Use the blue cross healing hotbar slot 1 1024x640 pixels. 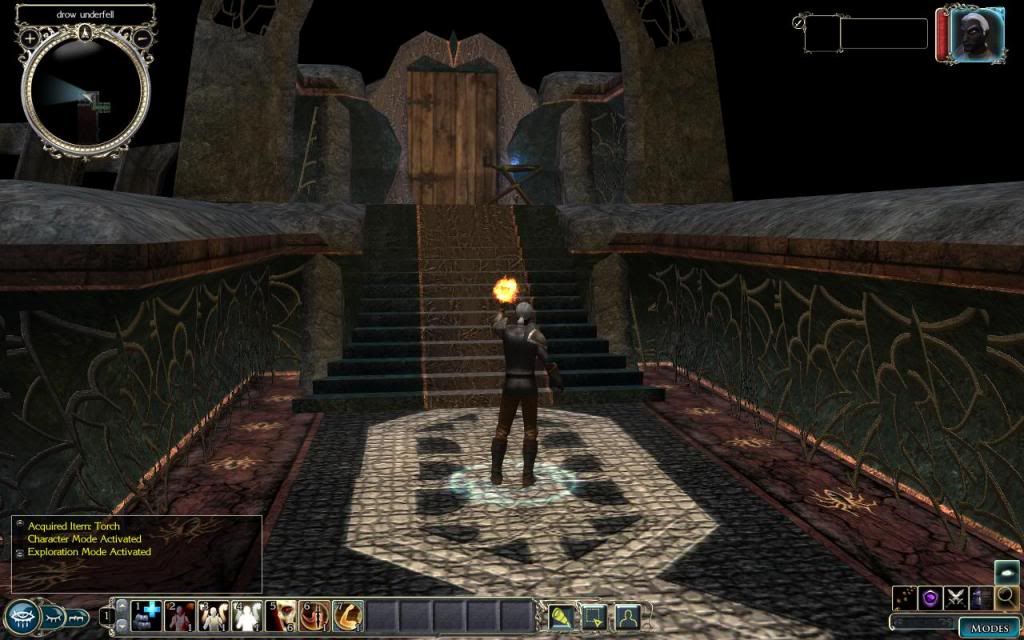[145, 616]
